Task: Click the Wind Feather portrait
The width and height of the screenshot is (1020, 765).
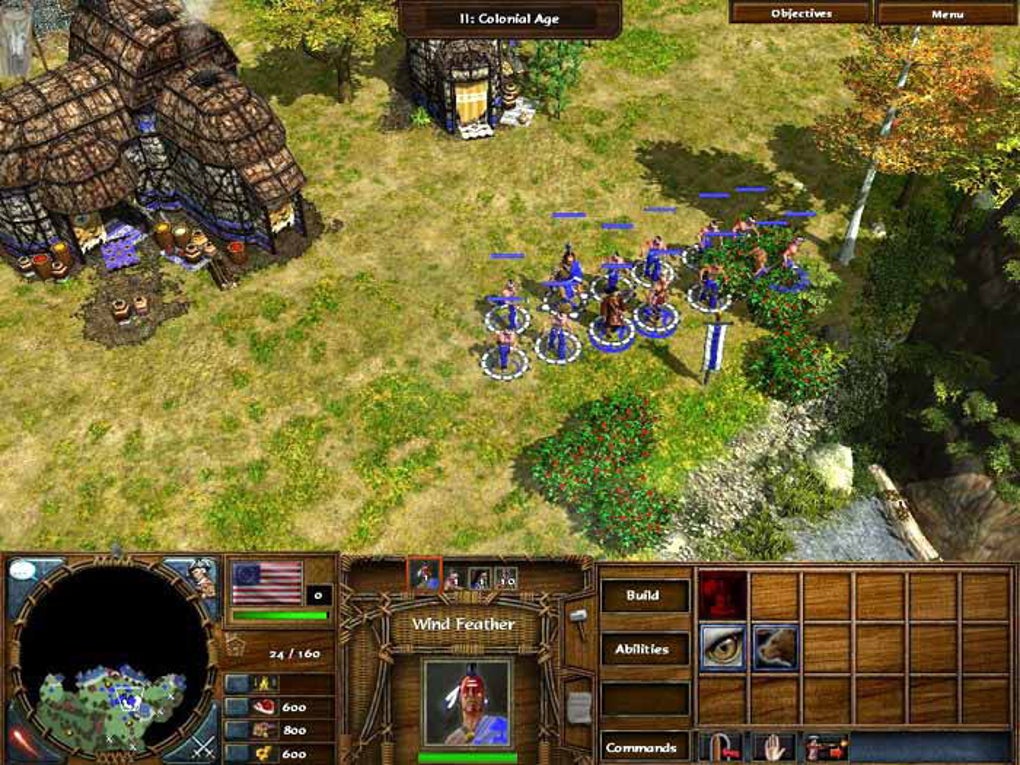Action: [467, 702]
